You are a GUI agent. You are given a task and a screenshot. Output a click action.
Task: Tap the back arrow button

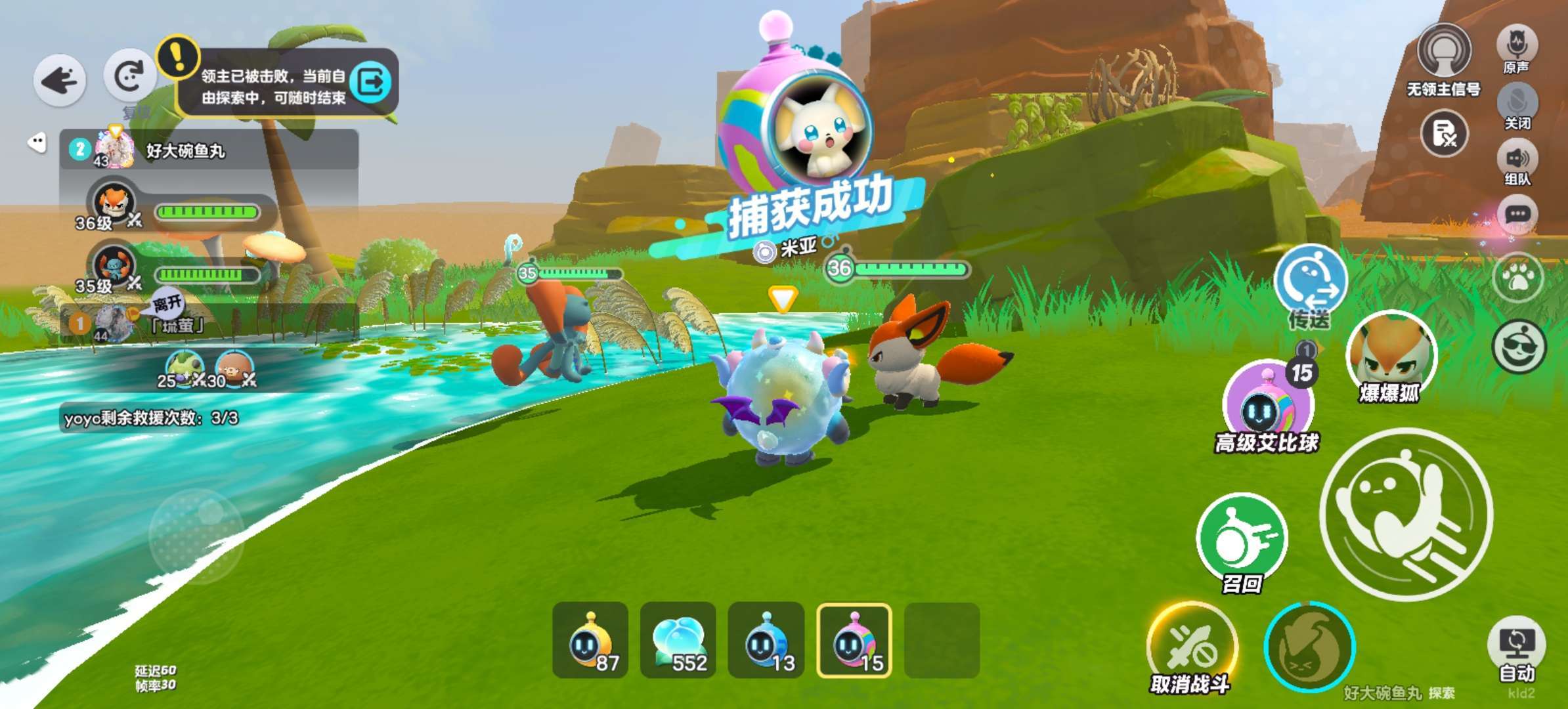point(59,81)
